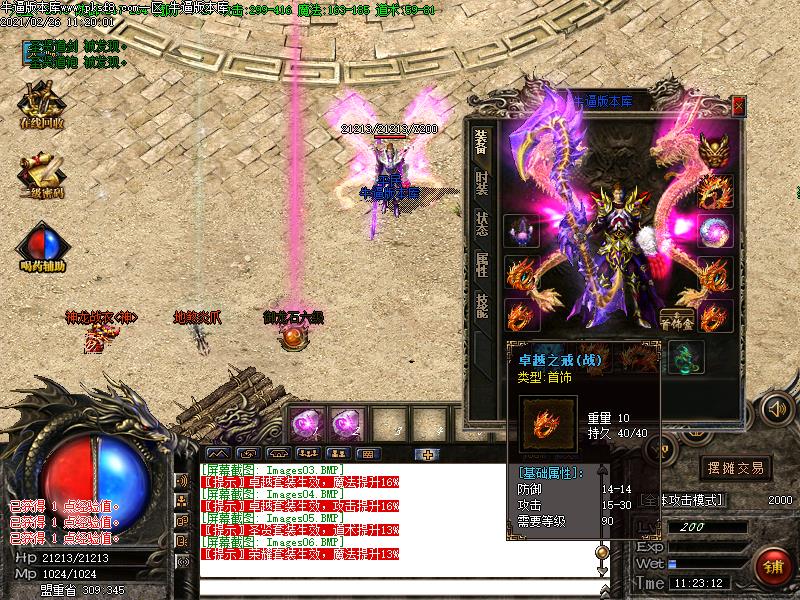This screenshot has width=800, height=600.
Task: Open the 状态 status tab
Action: click(481, 224)
